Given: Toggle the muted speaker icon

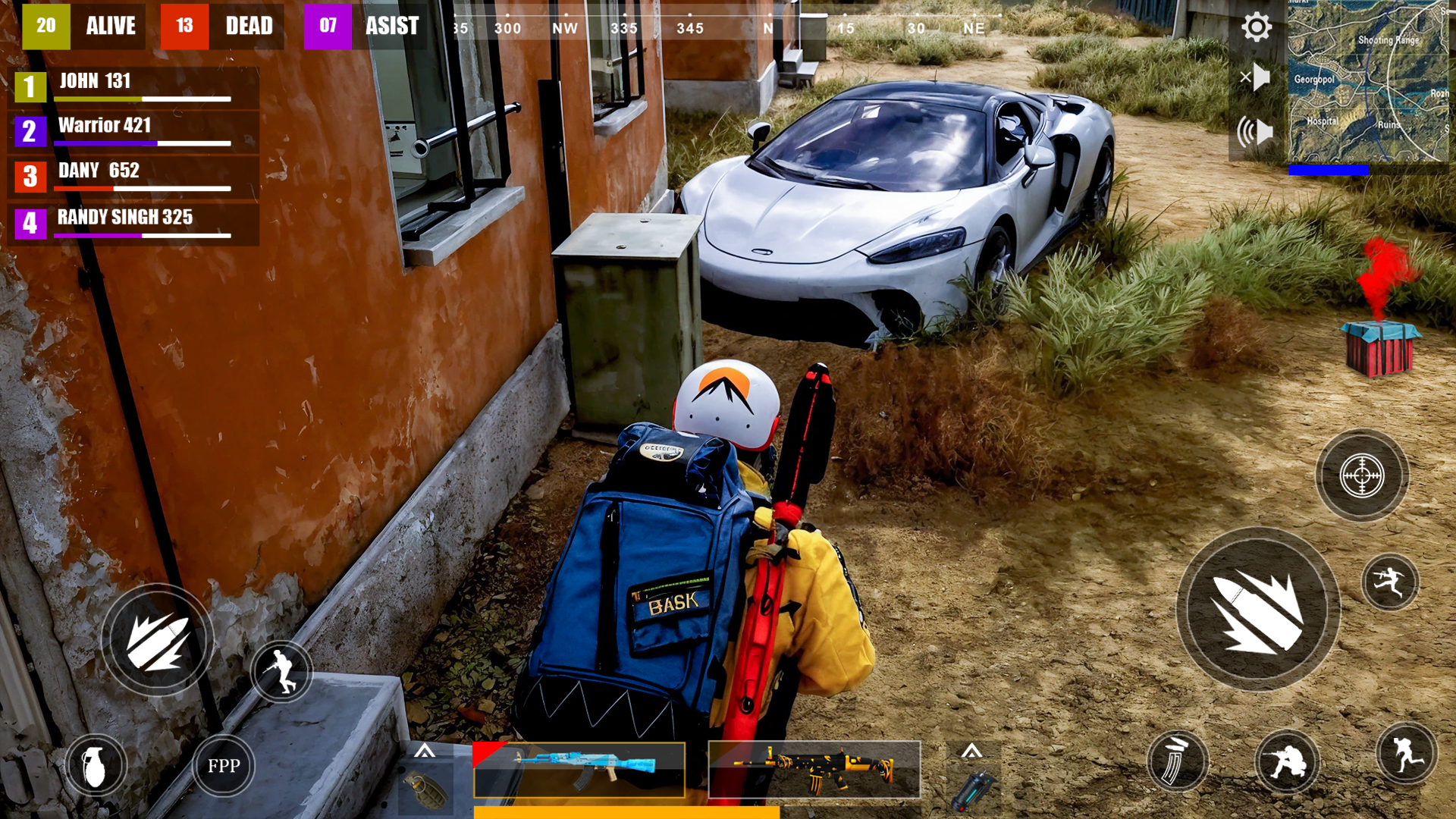Looking at the screenshot, I should (1256, 77).
